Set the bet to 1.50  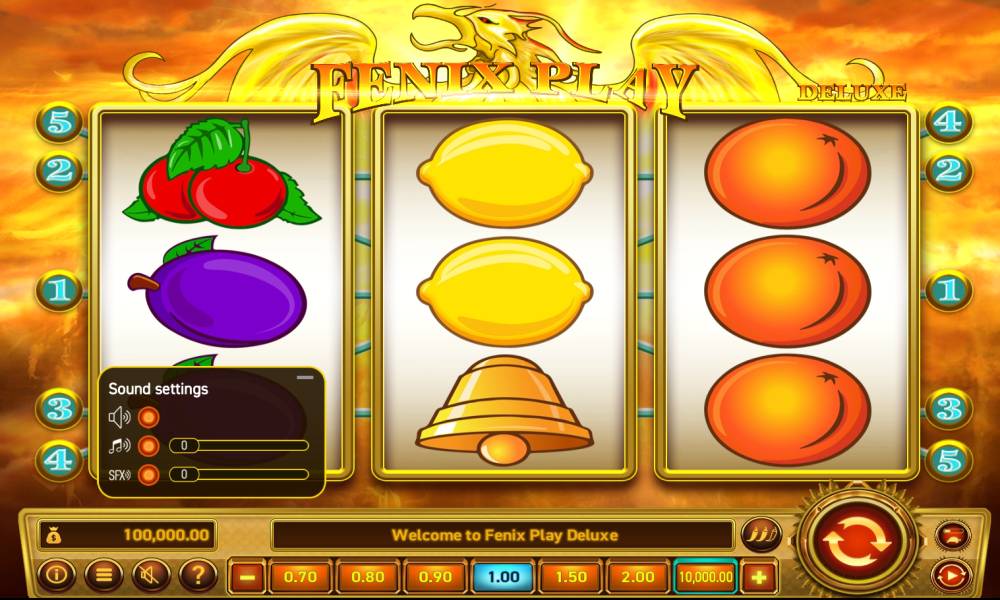pos(570,577)
